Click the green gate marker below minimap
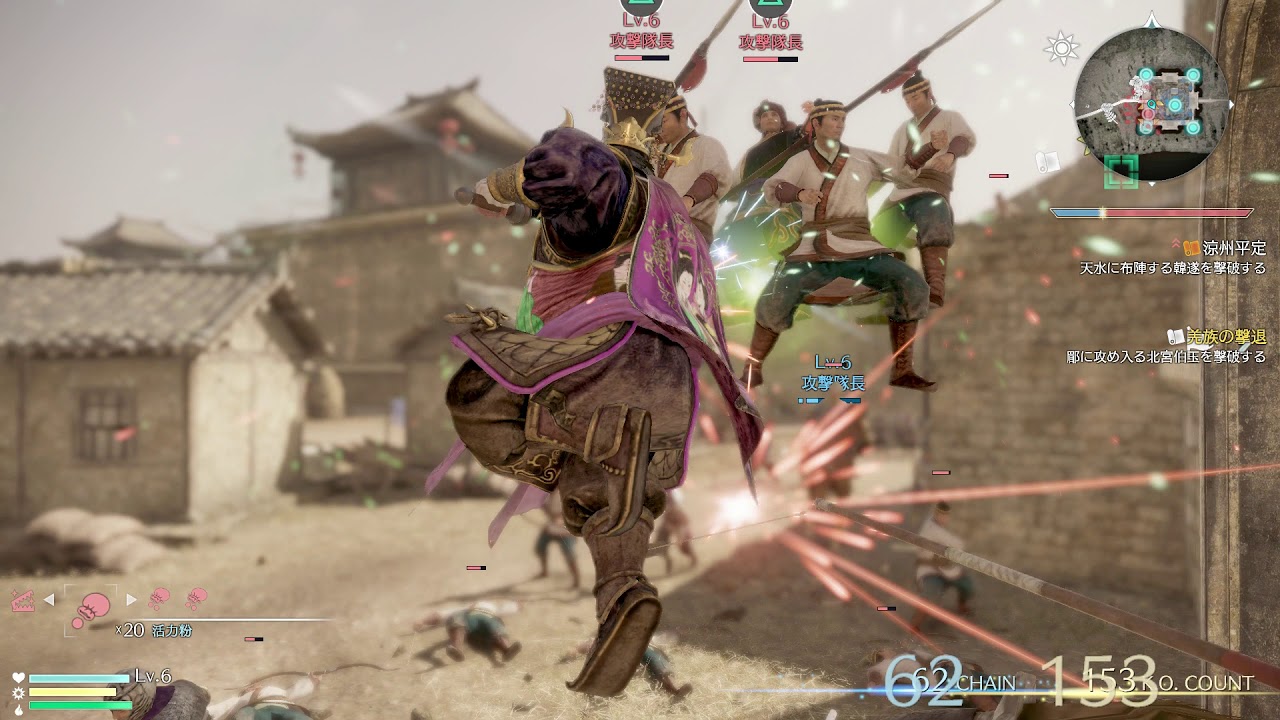Screen dimensions: 1280x720 tap(1122, 171)
